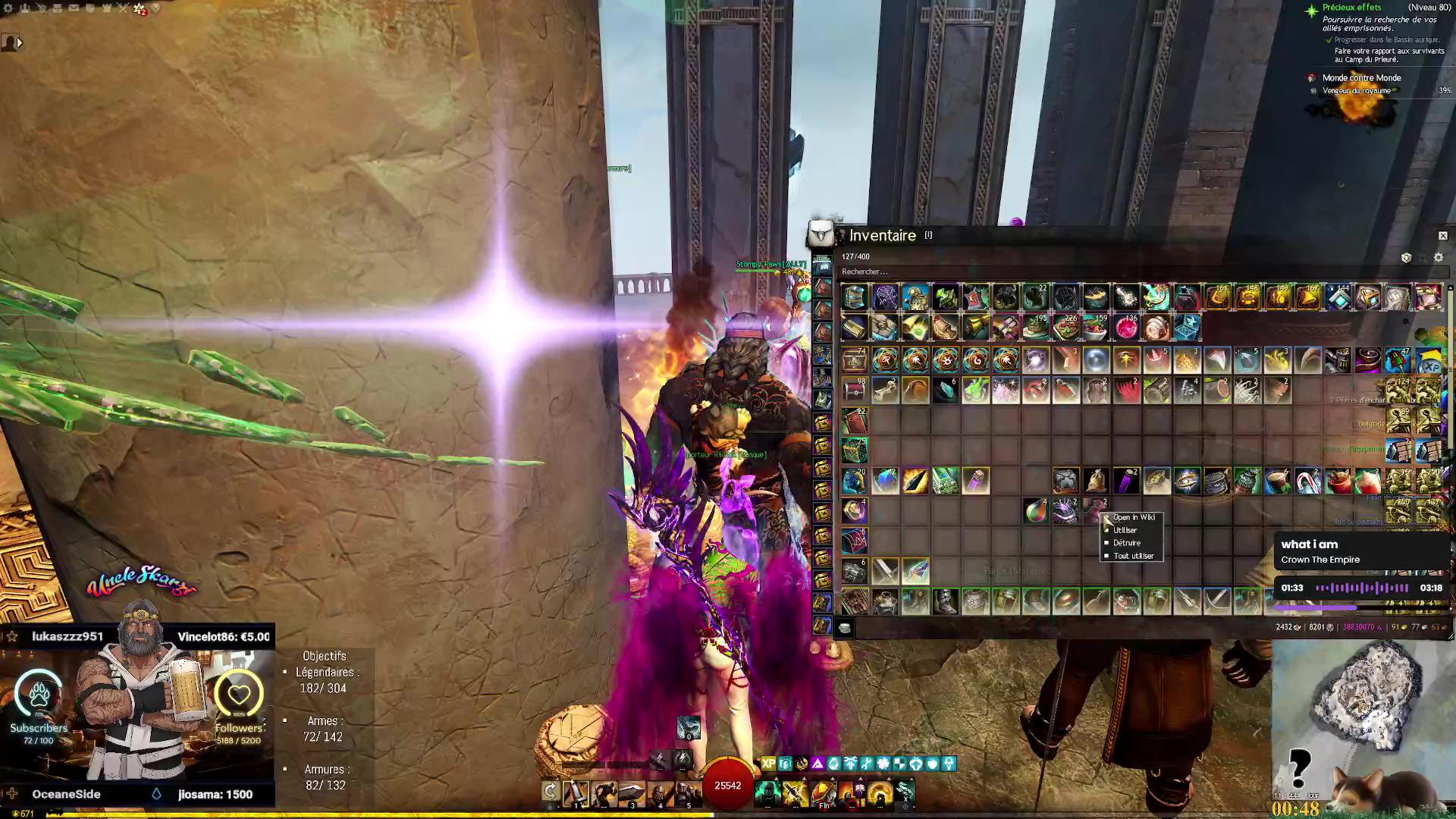This screenshot has width=1456, height=819.
Task: Expand the party portrait arrow
Action: (x=19, y=43)
